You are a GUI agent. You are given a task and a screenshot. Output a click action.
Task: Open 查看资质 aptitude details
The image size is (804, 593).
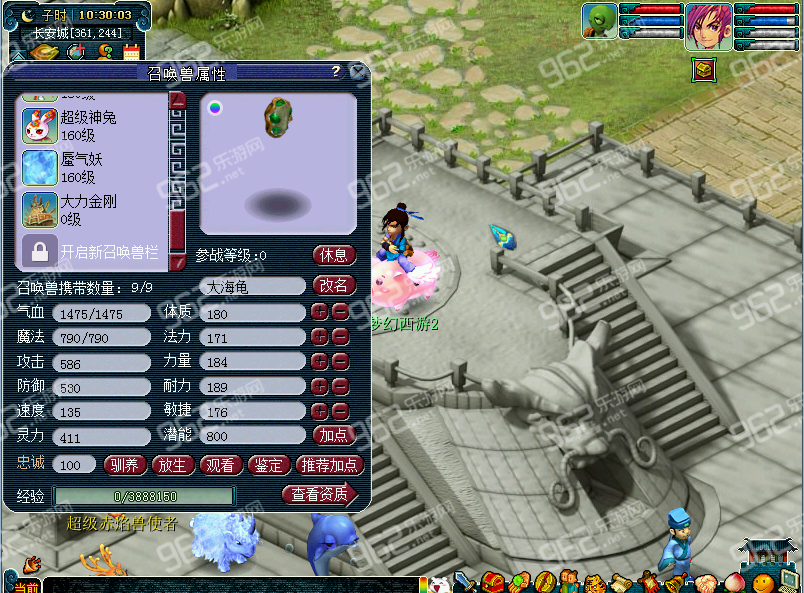click(x=320, y=494)
